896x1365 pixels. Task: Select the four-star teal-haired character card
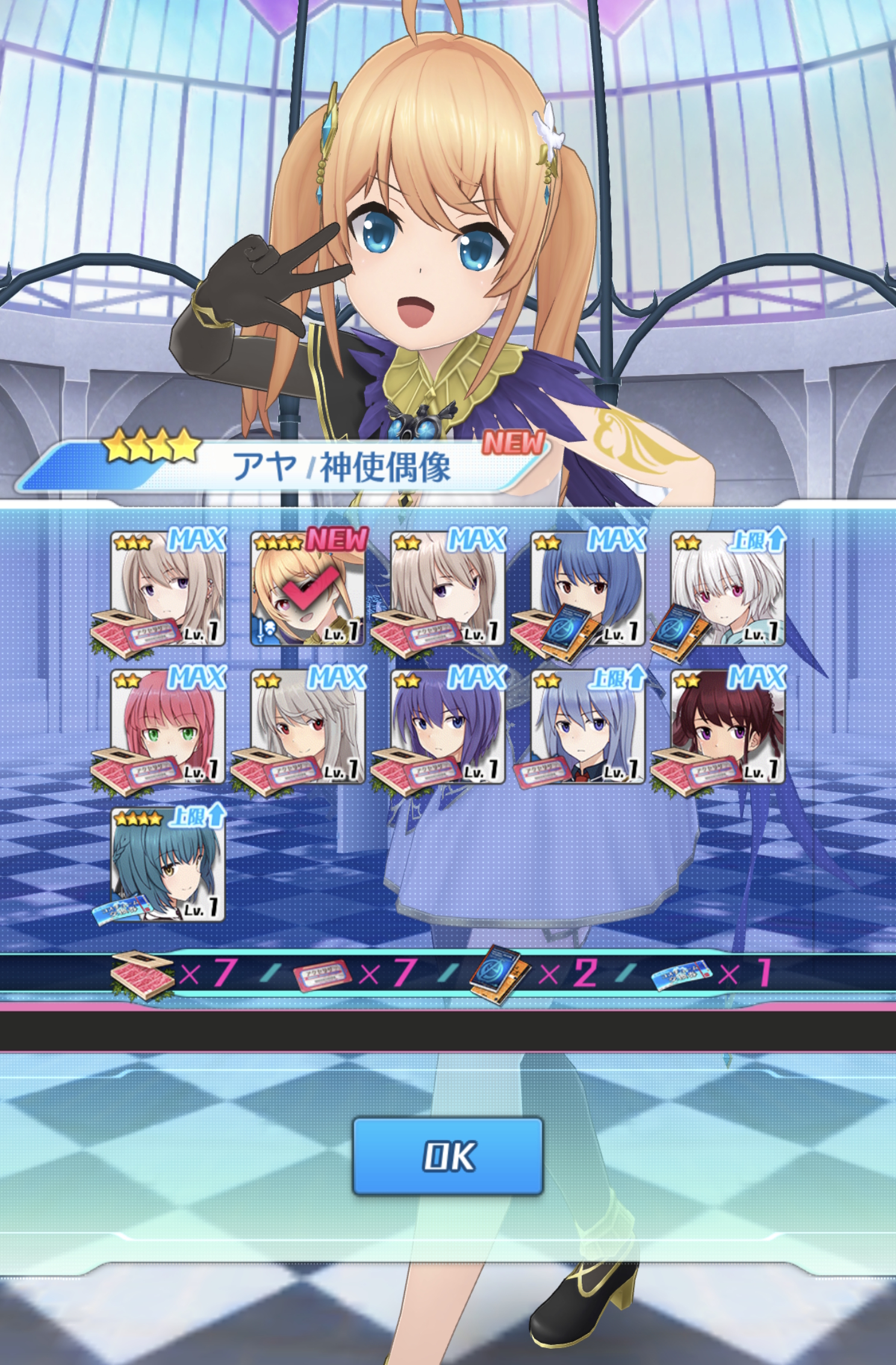(167, 865)
